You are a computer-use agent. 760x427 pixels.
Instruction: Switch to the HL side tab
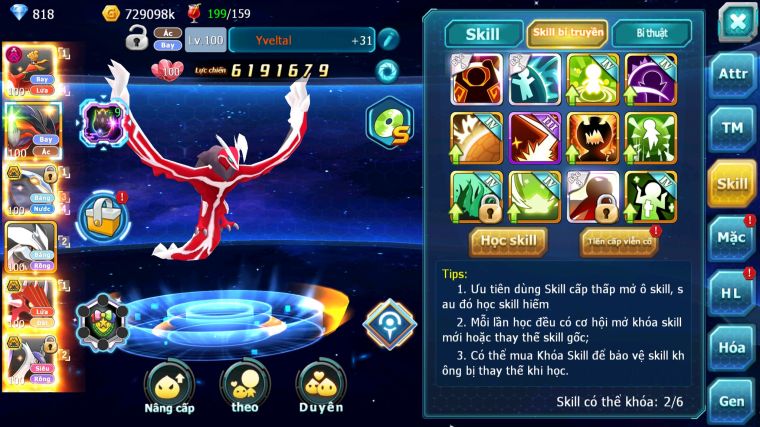point(731,293)
